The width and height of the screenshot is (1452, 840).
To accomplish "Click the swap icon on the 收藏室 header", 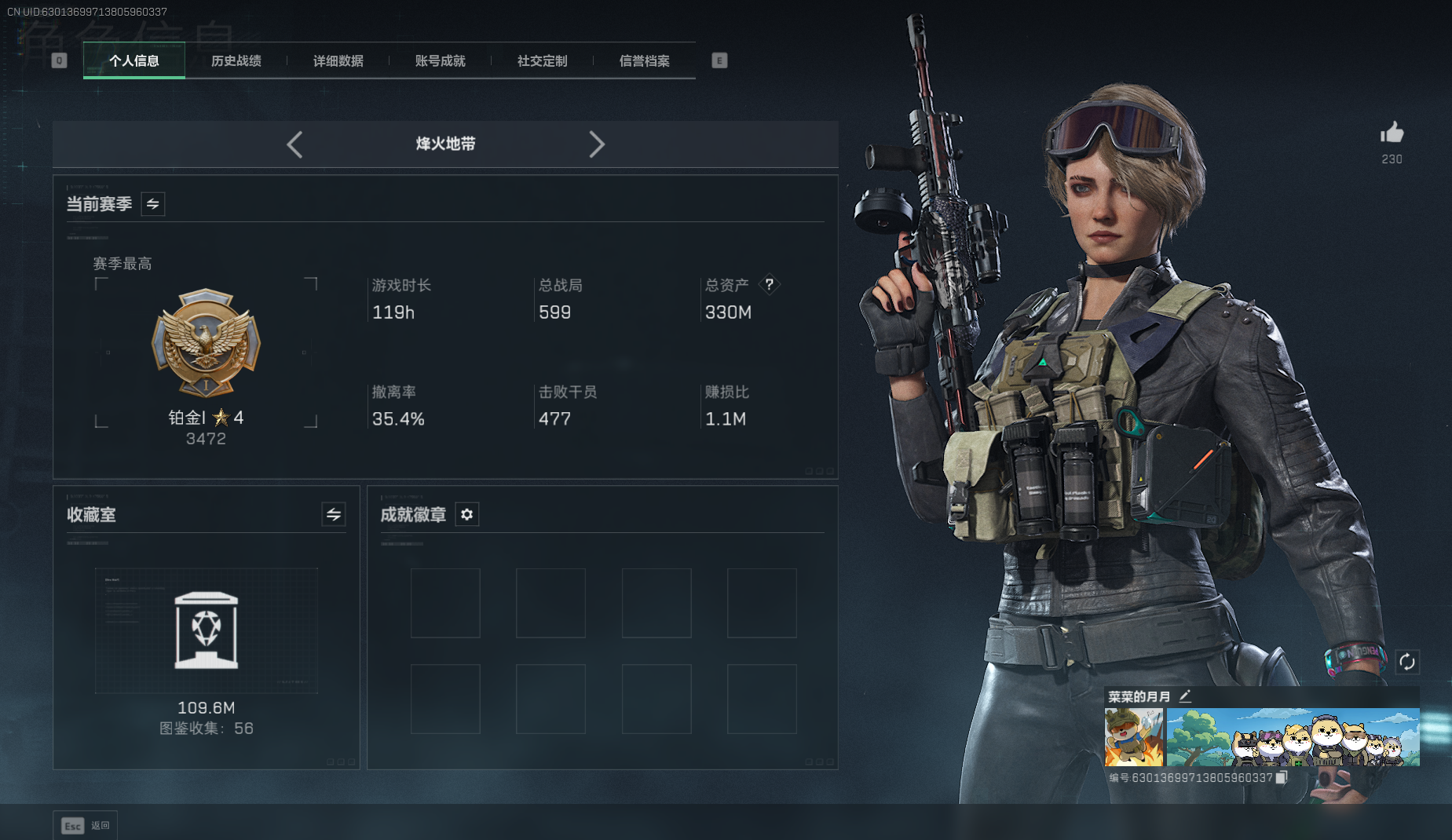I will 332,514.
